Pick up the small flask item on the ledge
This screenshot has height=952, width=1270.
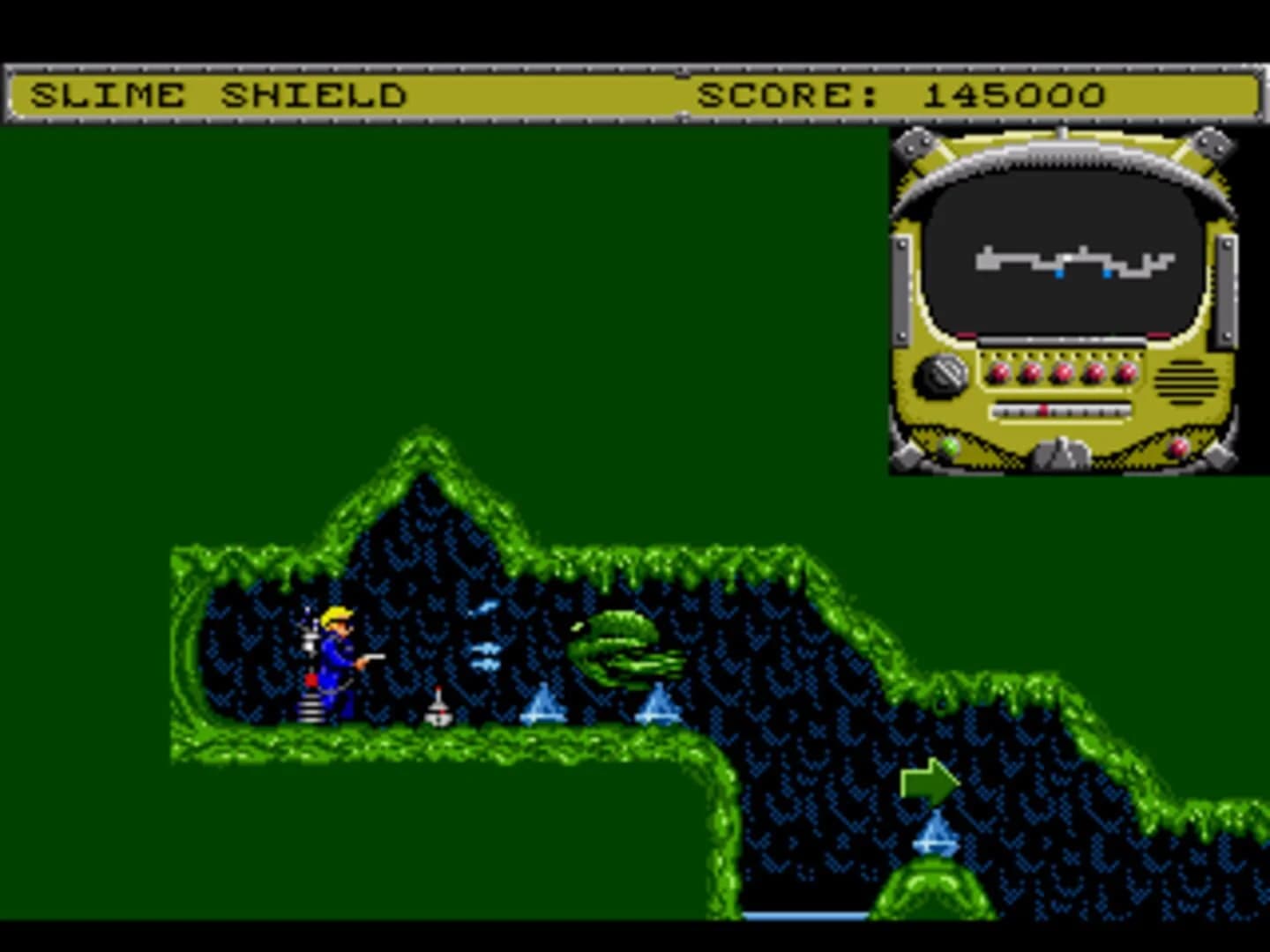click(x=438, y=705)
